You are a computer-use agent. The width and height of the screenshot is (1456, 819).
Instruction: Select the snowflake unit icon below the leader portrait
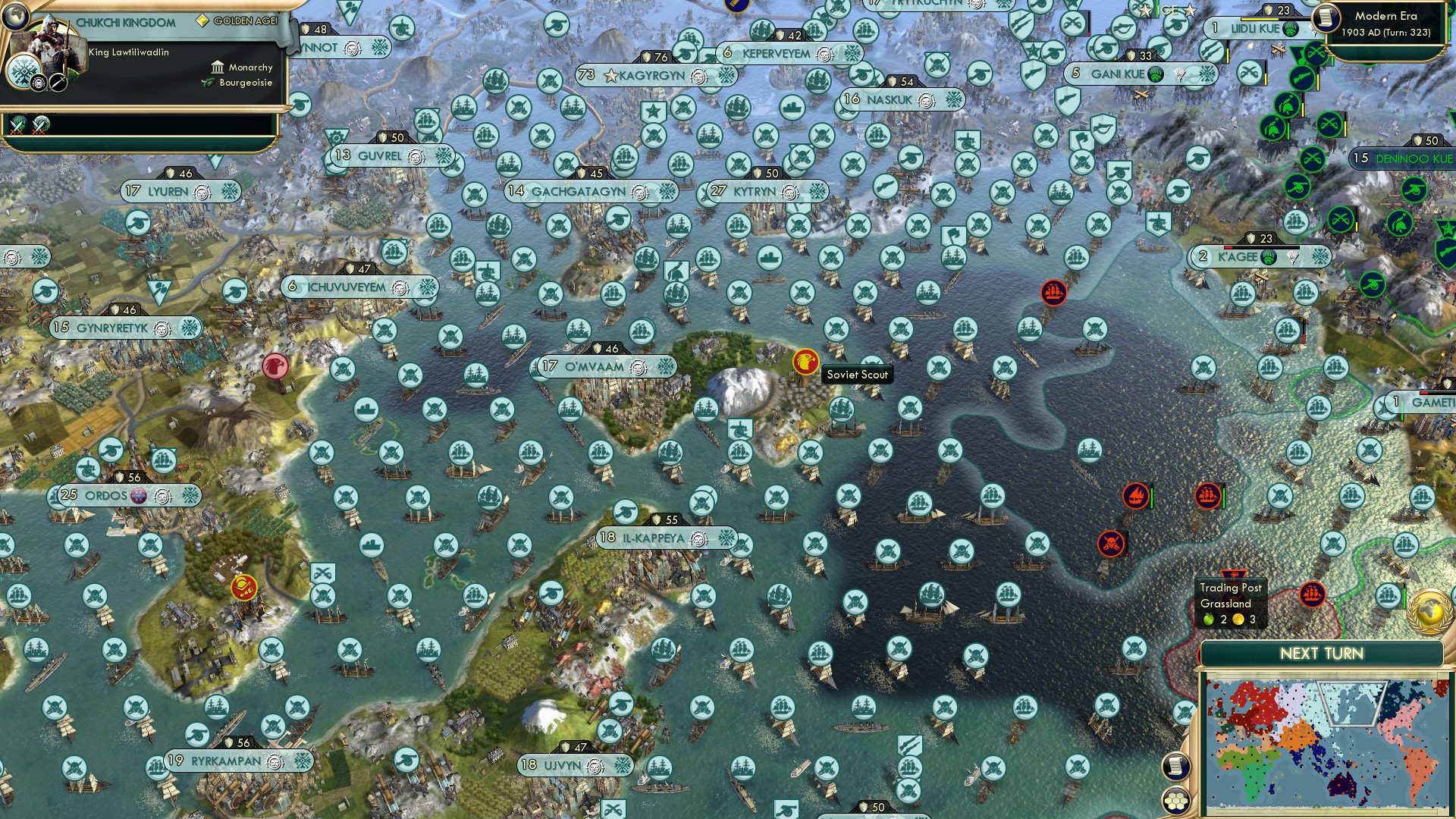(24, 72)
